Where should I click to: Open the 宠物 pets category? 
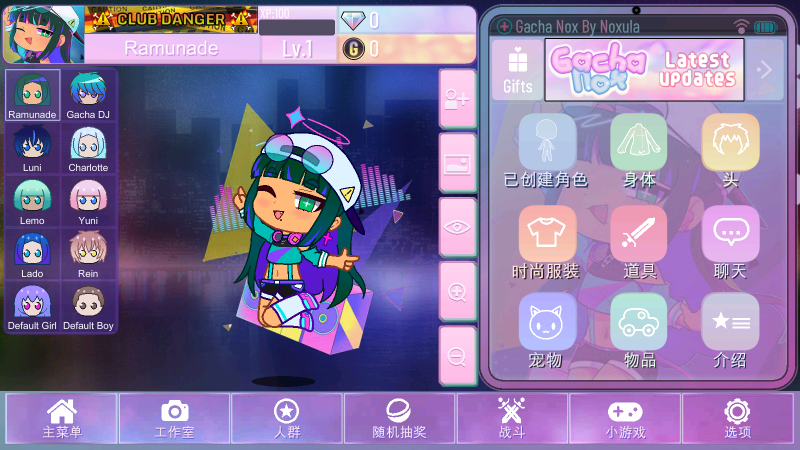(546, 332)
